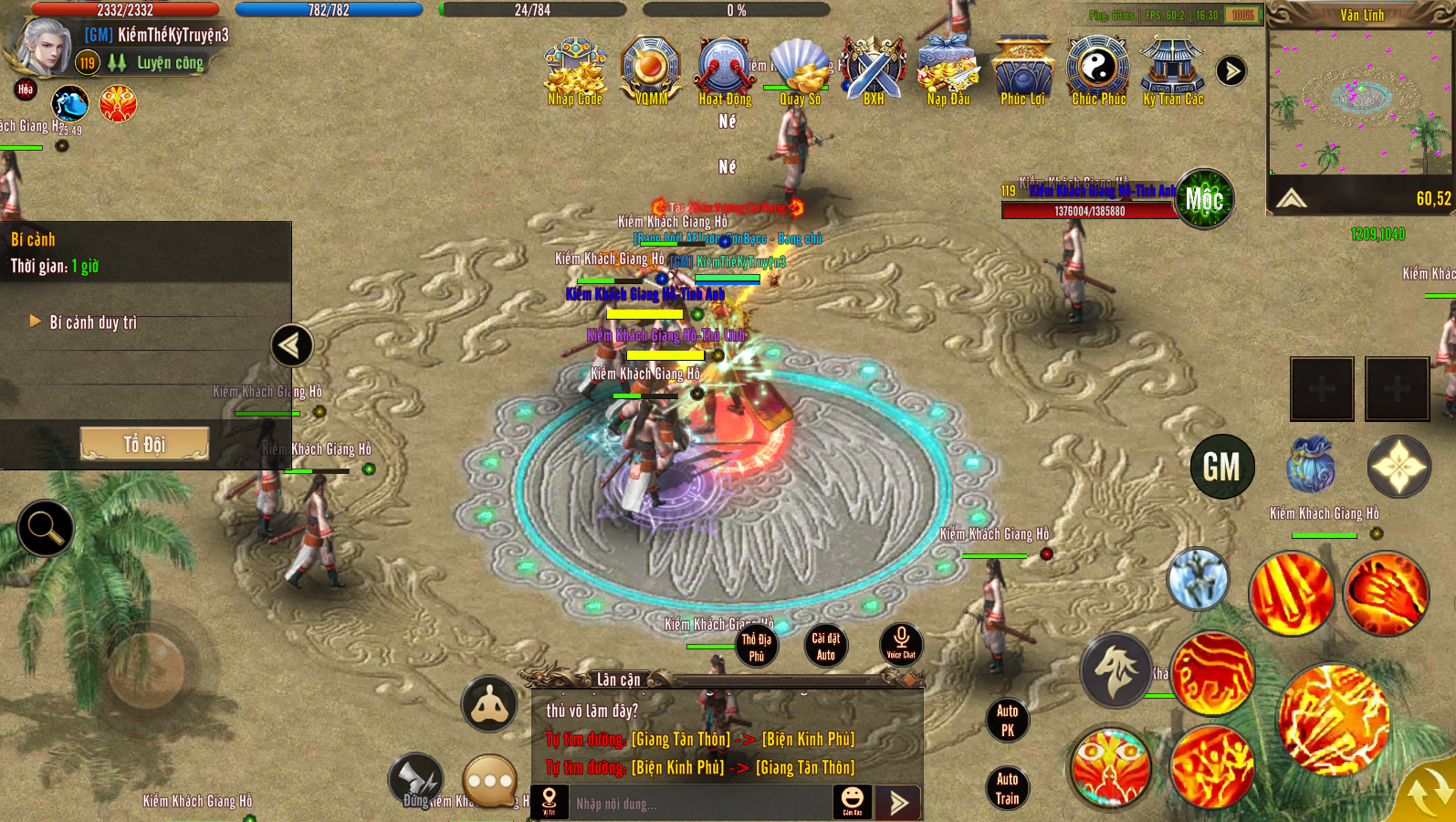The height and width of the screenshot is (822, 1456).
Task: Send the chat message arrow
Action: 898,803
